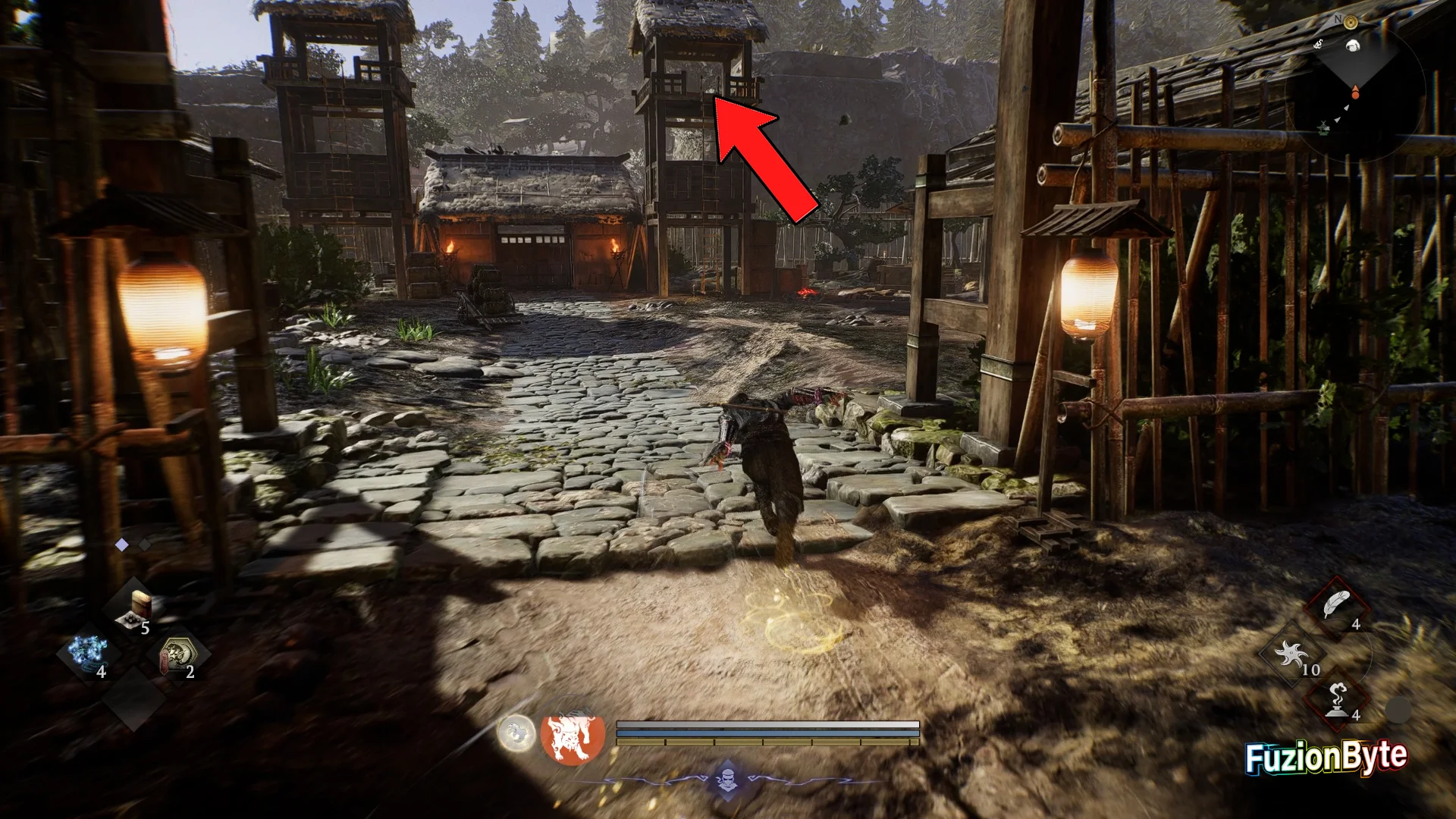Click the ninja style indicator icon
Viewport: 1456px width, 819px height.
tap(727, 780)
